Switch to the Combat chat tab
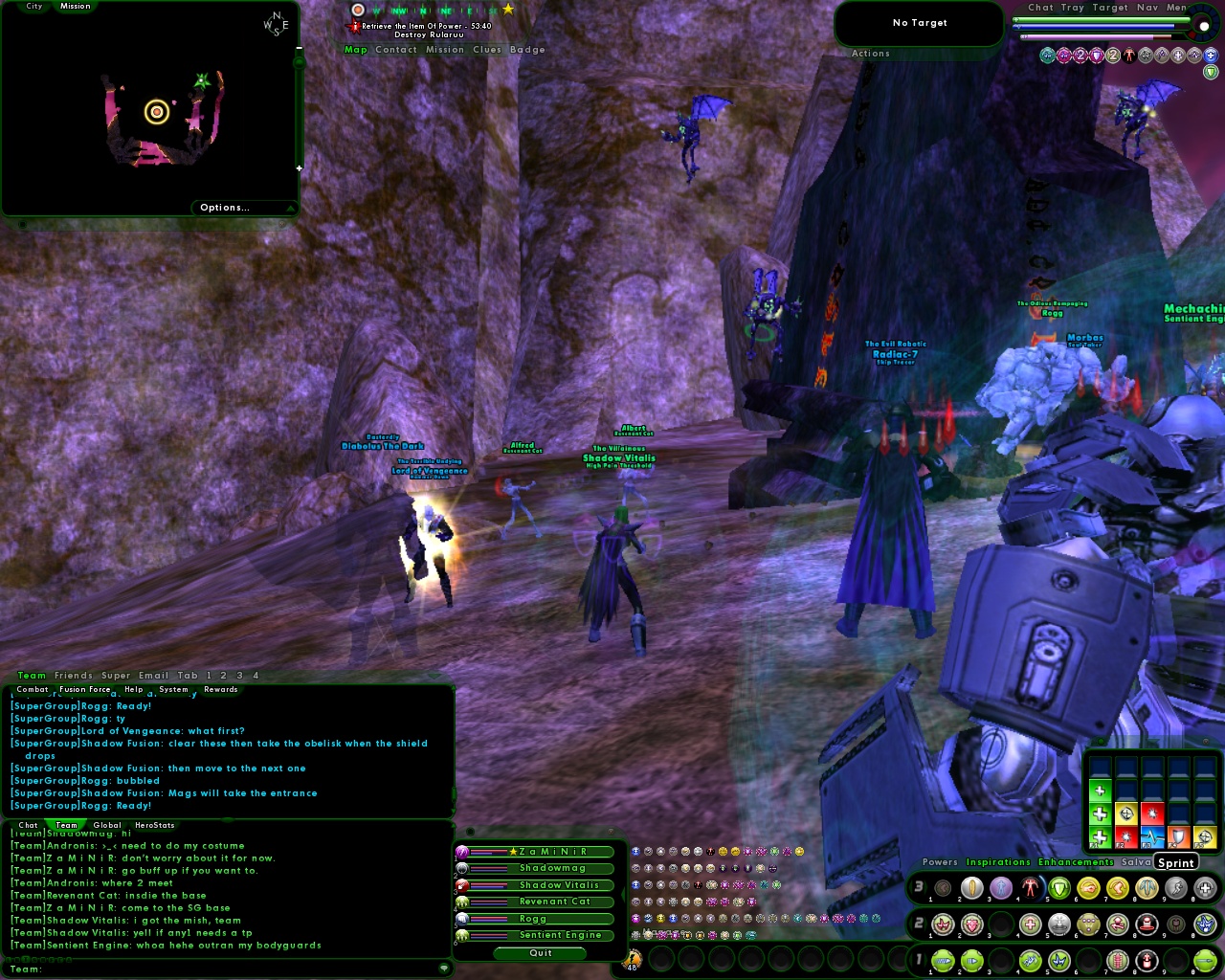The height and width of the screenshot is (980, 1225). pyautogui.click(x=32, y=689)
